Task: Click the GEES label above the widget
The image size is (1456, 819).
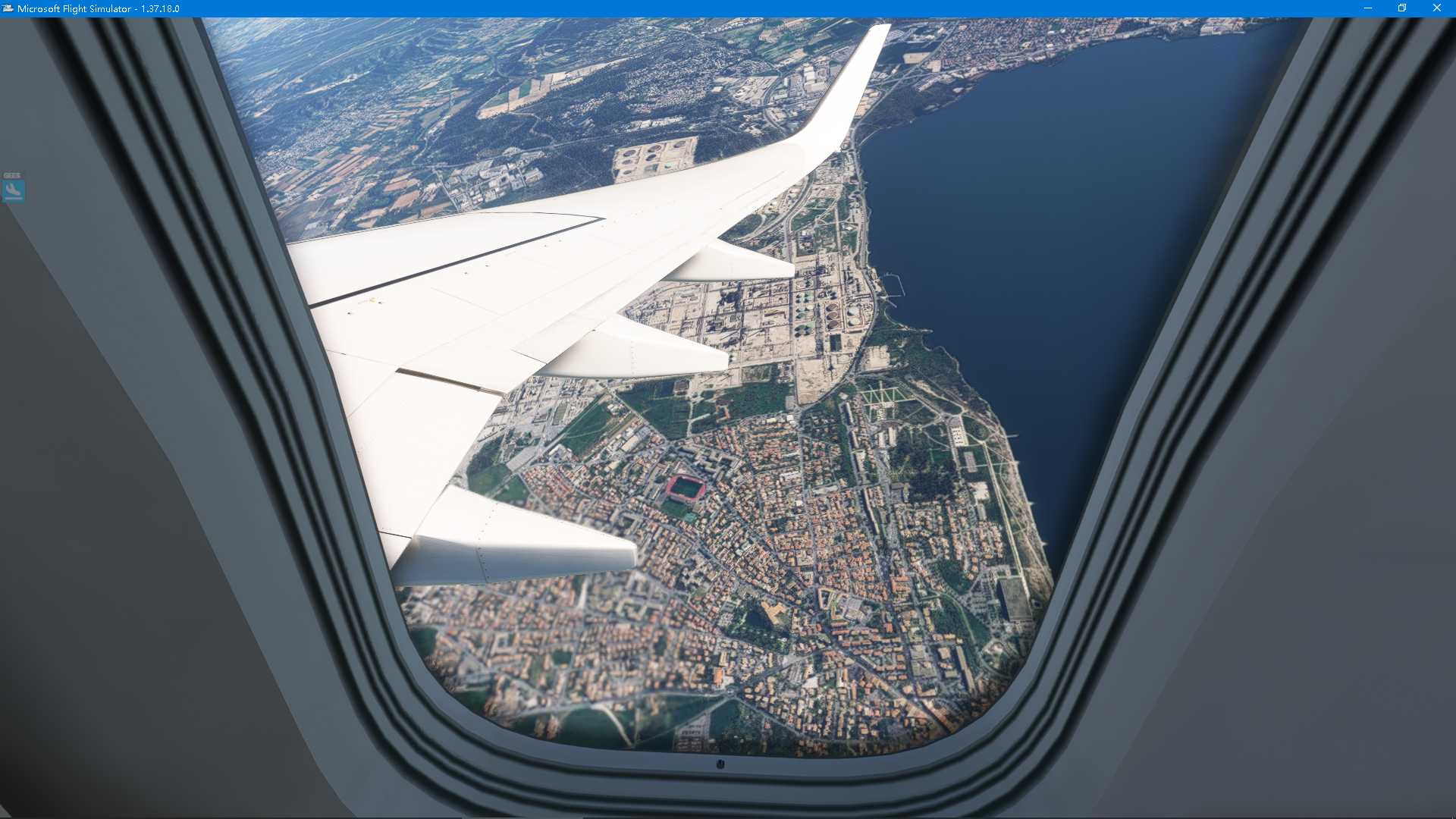Action: click(x=11, y=174)
